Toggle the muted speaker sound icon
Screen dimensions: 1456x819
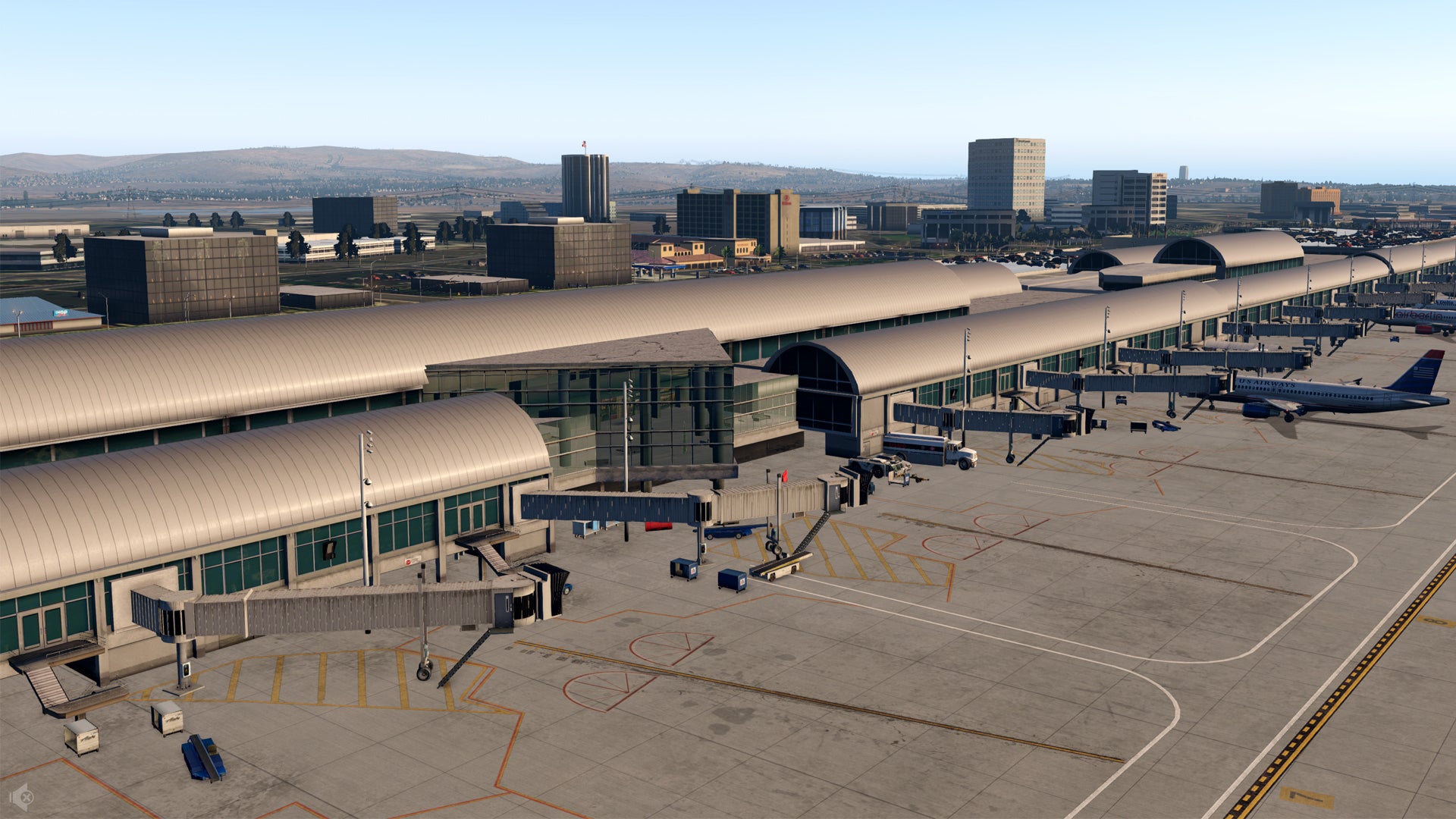20,796
